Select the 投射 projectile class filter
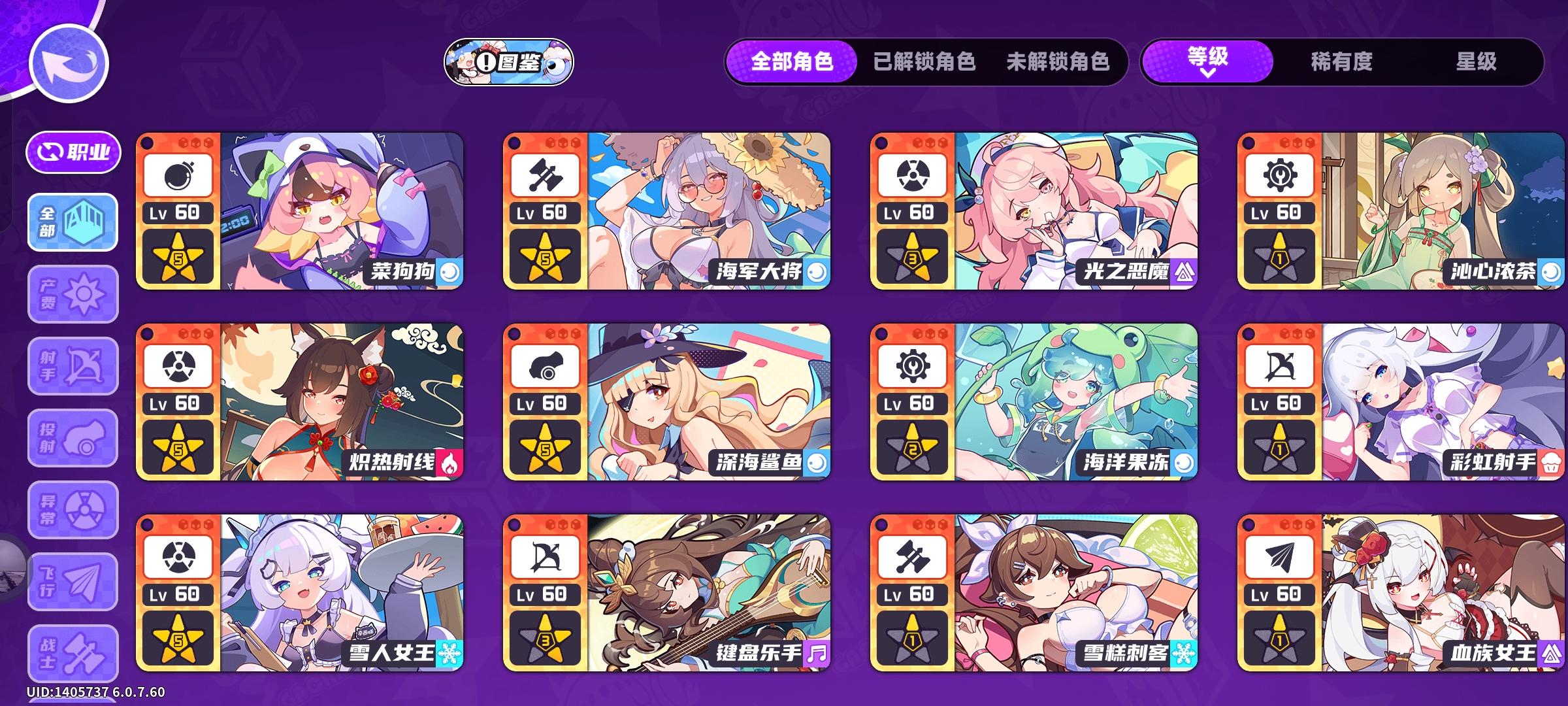This screenshot has height=706, width=1568. [x=72, y=438]
